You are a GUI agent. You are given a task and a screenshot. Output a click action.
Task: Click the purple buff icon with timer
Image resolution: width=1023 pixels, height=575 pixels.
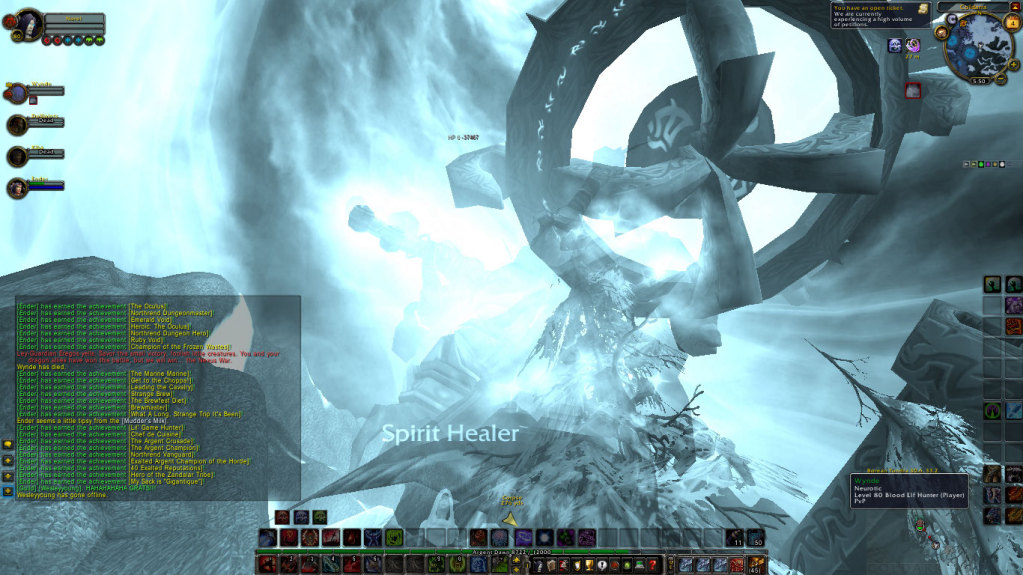click(x=911, y=45)
